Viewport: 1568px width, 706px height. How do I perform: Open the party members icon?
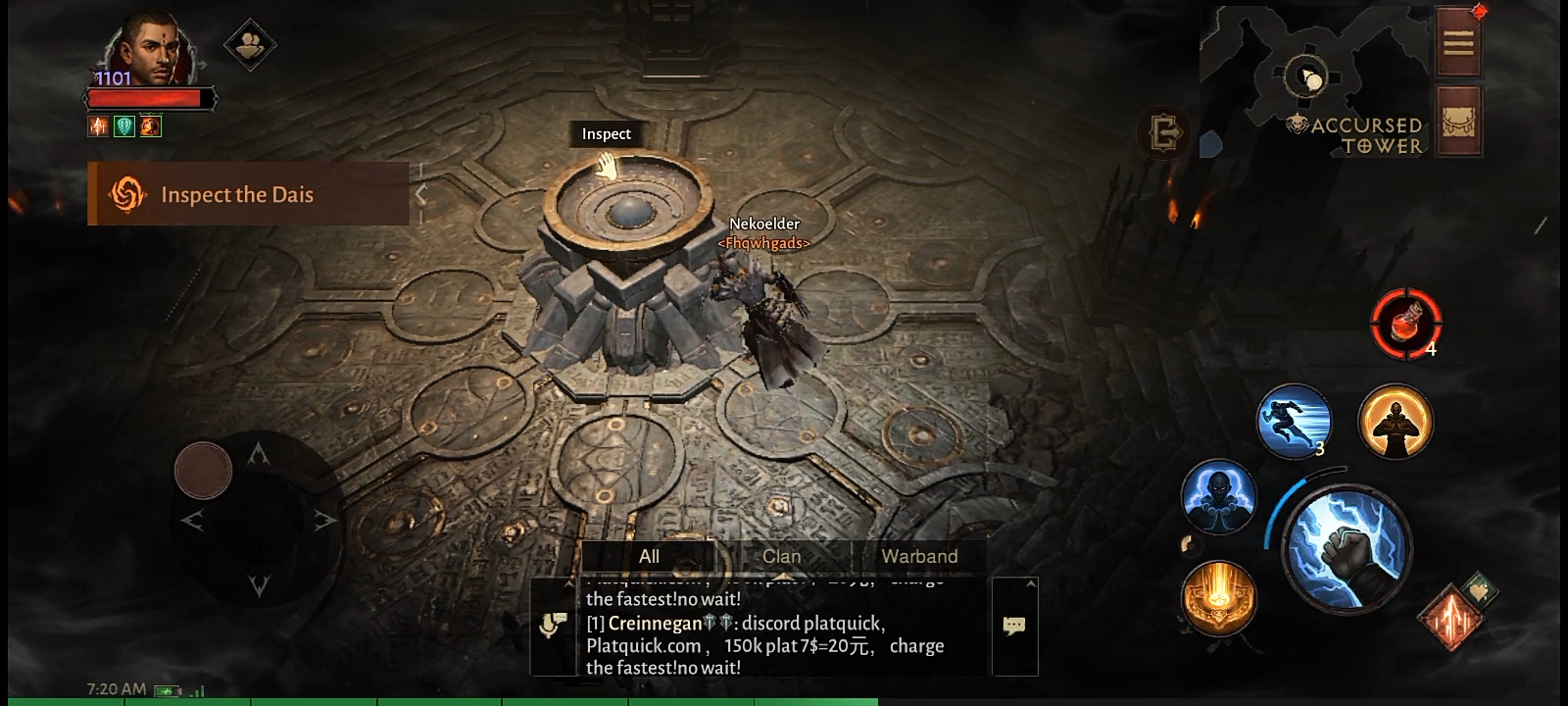pyautogui.click(x=249, y=44)
